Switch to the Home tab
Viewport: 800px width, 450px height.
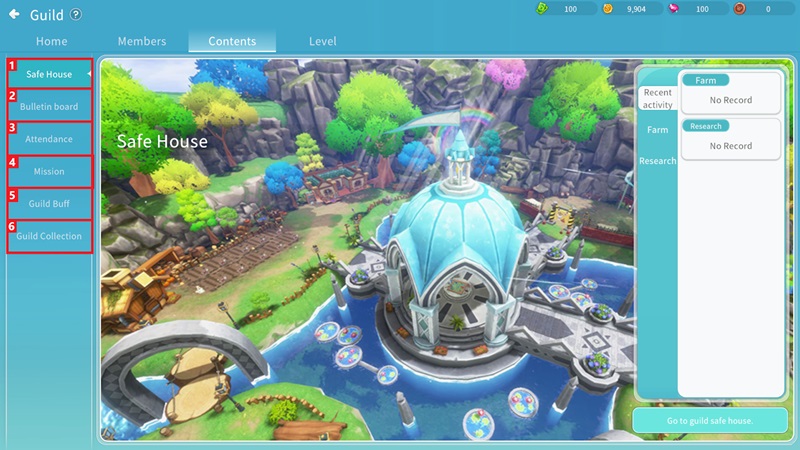pos(52,42)
